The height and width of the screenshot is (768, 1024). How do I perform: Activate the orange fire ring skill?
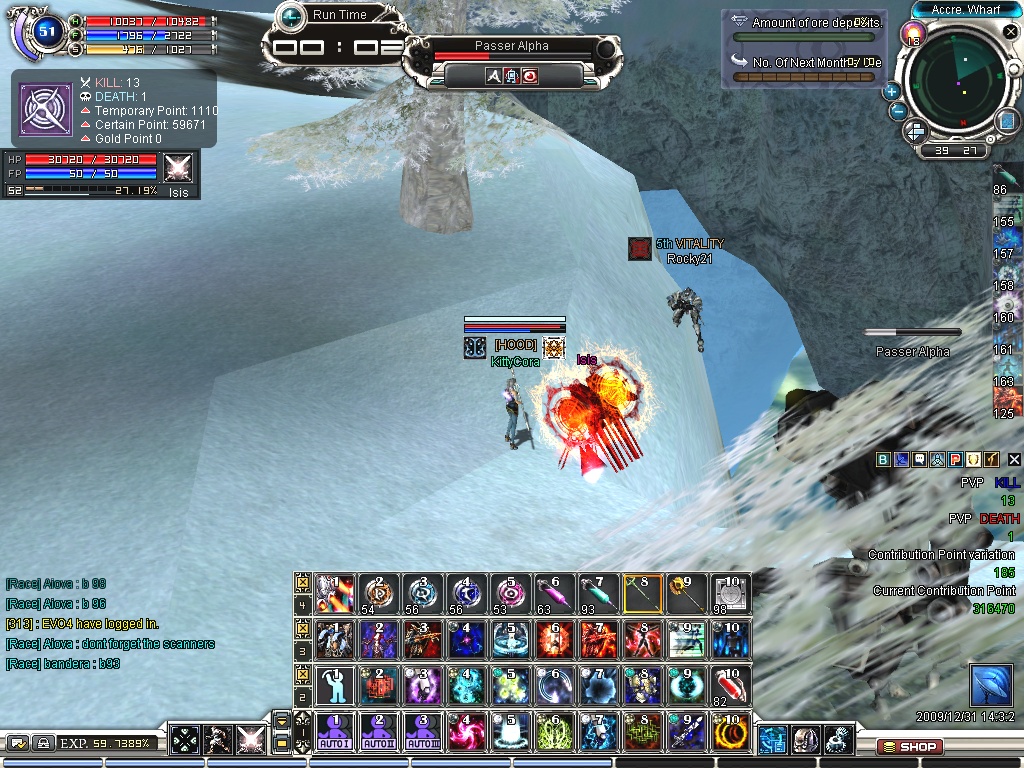click(x=731, y=732)
